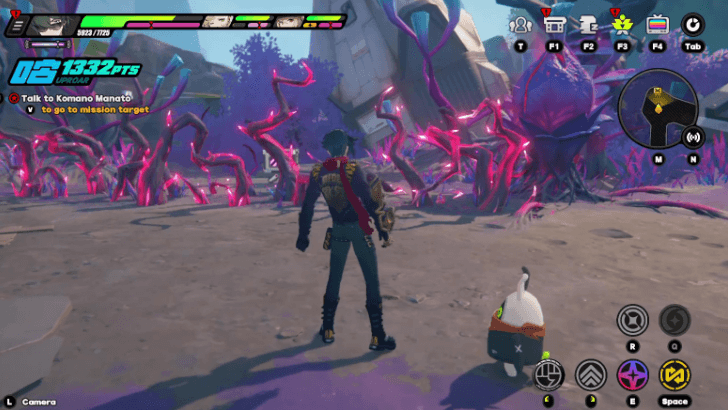Image resolution: width=728 pixels, height=410 pixels.
Task: Open the circular ring menu icon
Action: coord(692,24)
